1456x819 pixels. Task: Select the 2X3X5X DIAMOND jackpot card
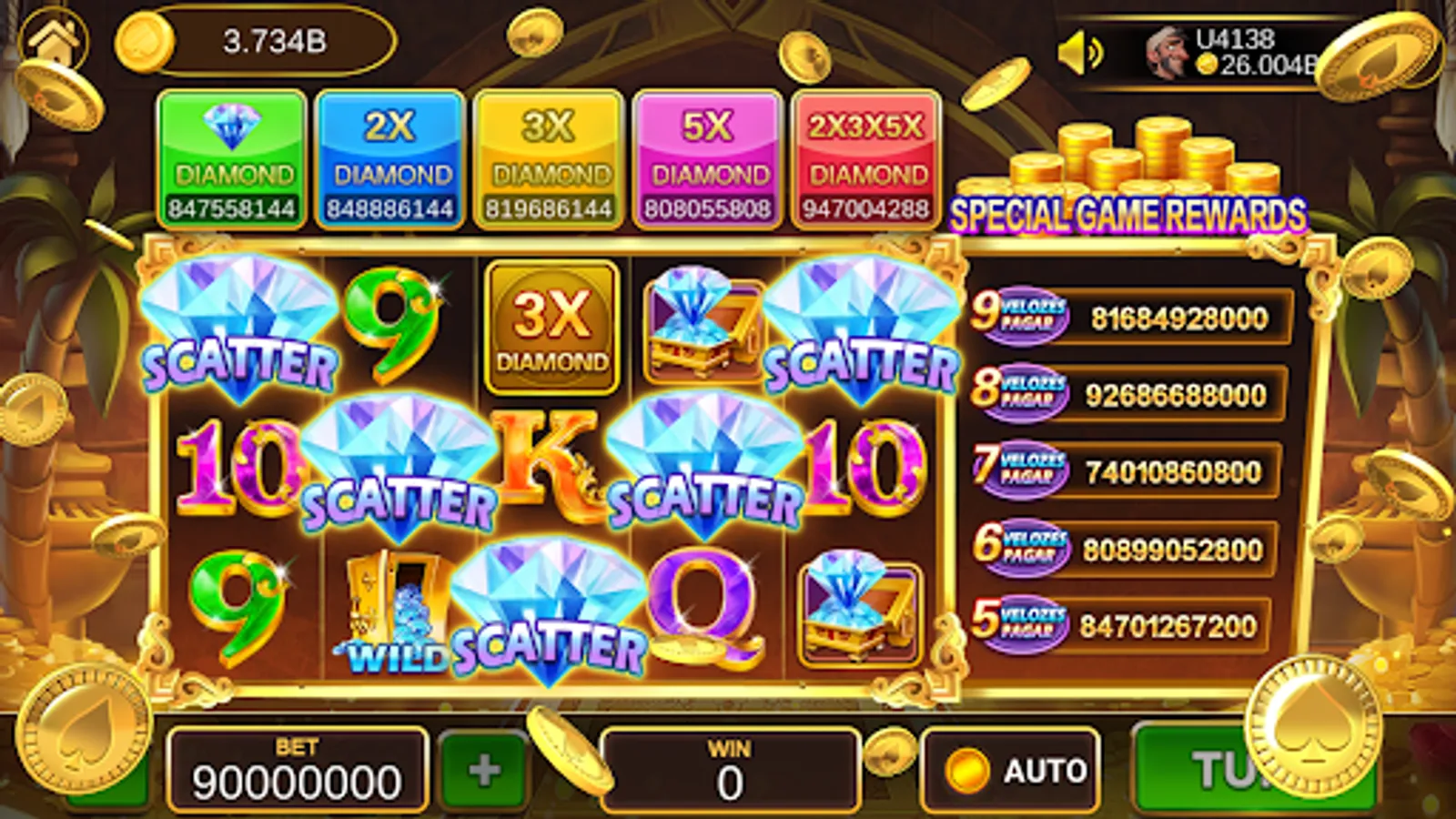(866, 157)
